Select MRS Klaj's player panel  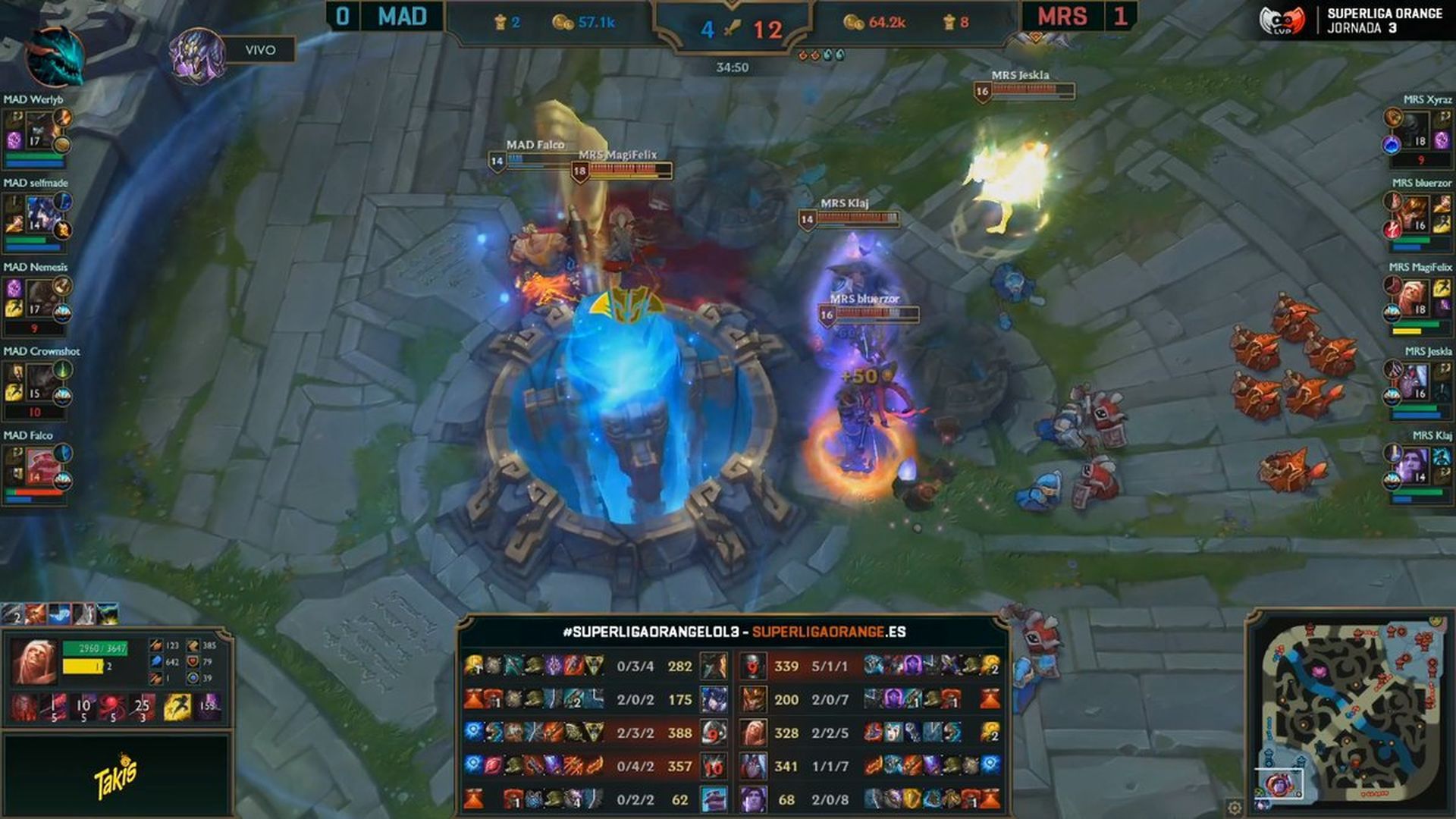pos(1418,469)
